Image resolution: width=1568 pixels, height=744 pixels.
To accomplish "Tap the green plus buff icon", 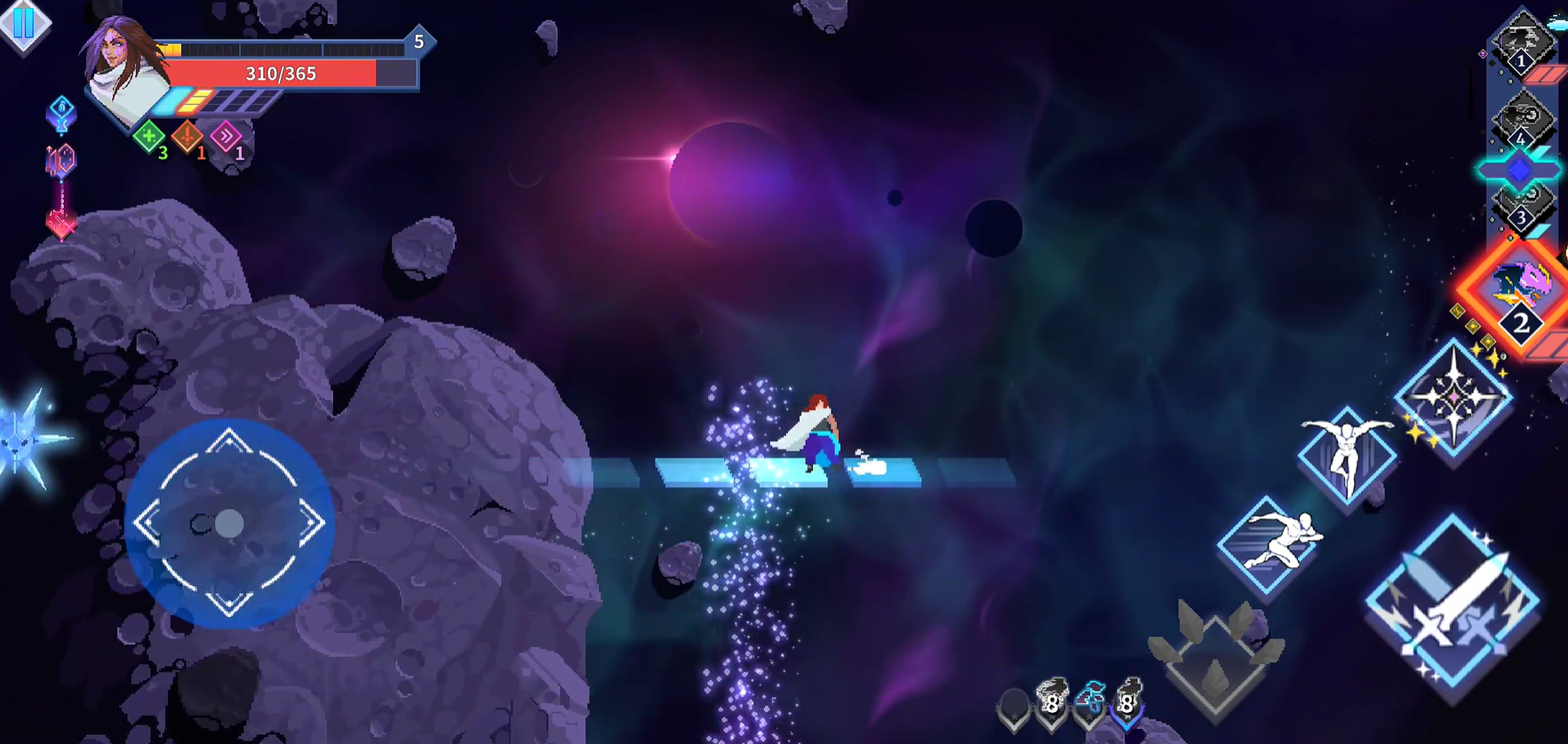I will 148,137.
